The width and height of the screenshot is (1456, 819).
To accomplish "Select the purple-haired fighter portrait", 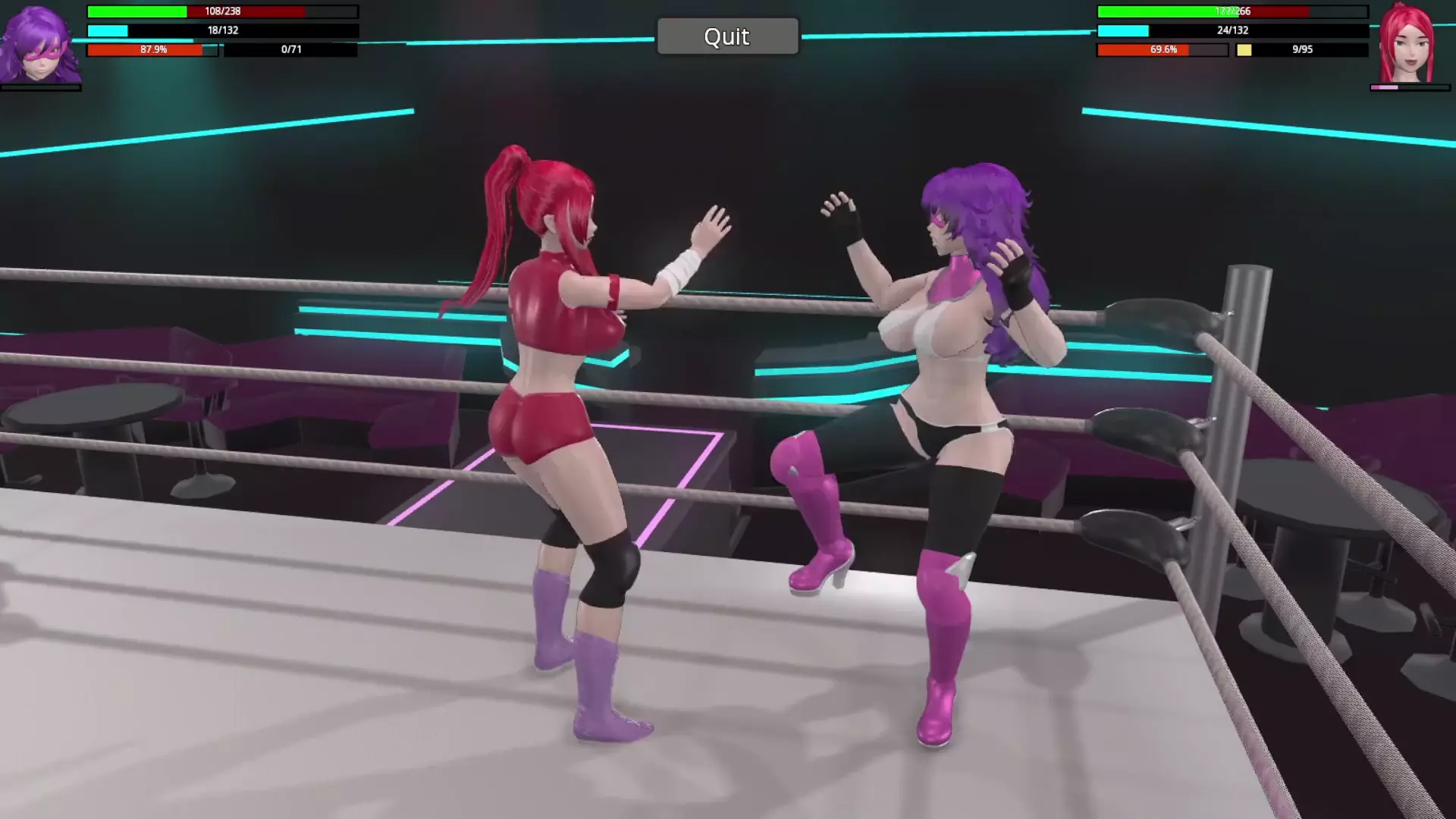I will [x=39, y=44].
